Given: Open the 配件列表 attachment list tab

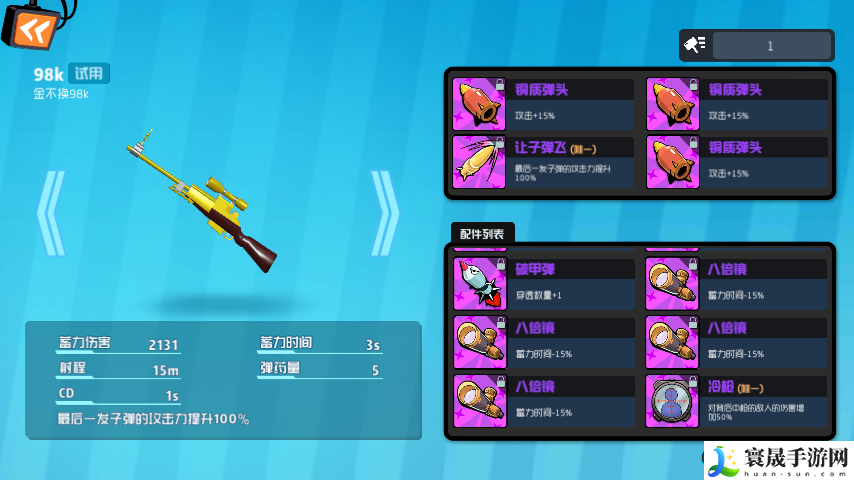Looking at the screenshot, I should click(482, 234).
